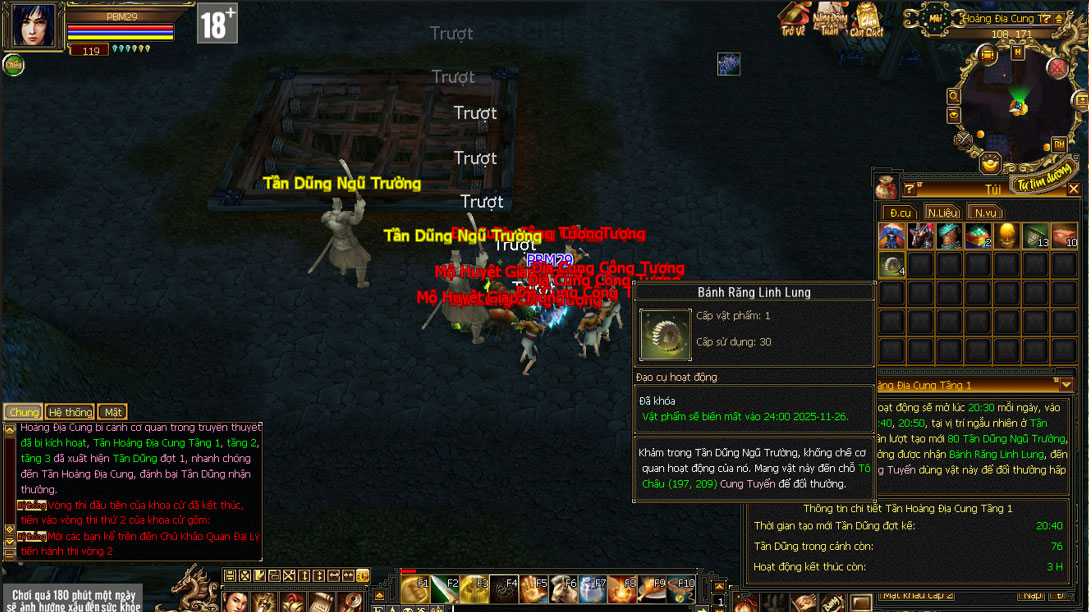
Task: Switch chat to the Hệ thống tab
Action: 70,412
